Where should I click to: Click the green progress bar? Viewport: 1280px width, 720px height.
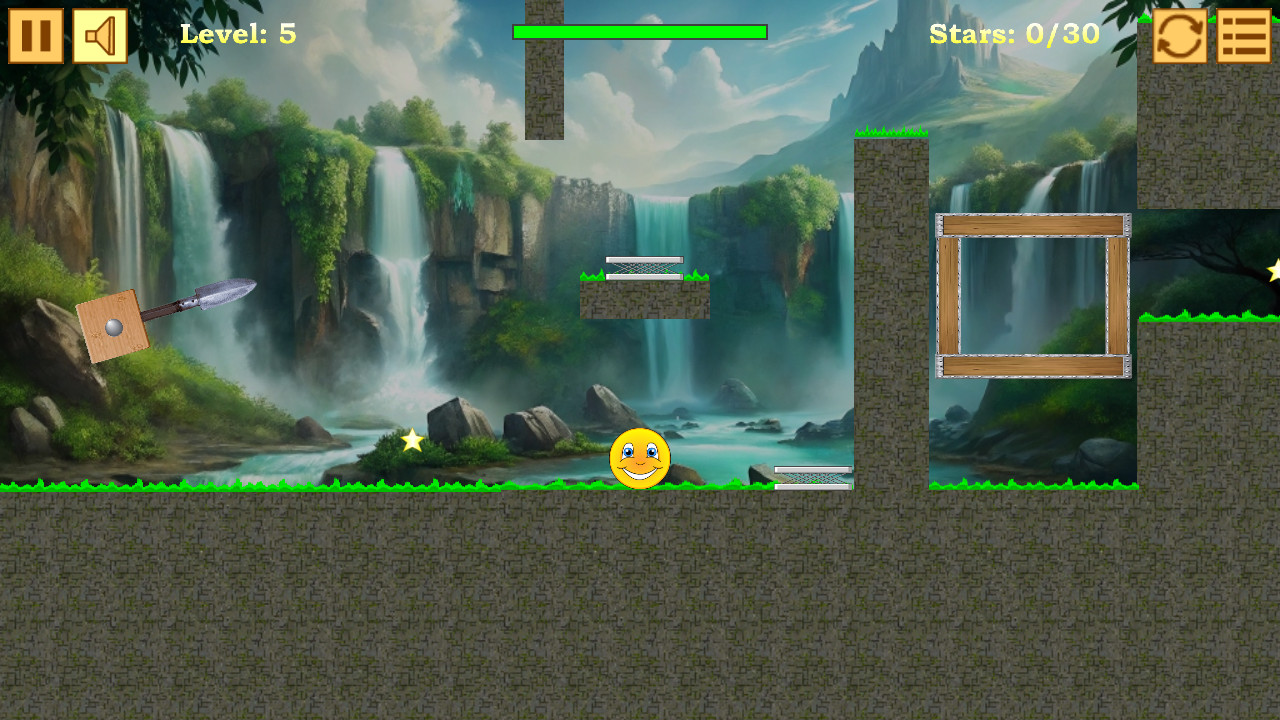(x=640, y=32)
